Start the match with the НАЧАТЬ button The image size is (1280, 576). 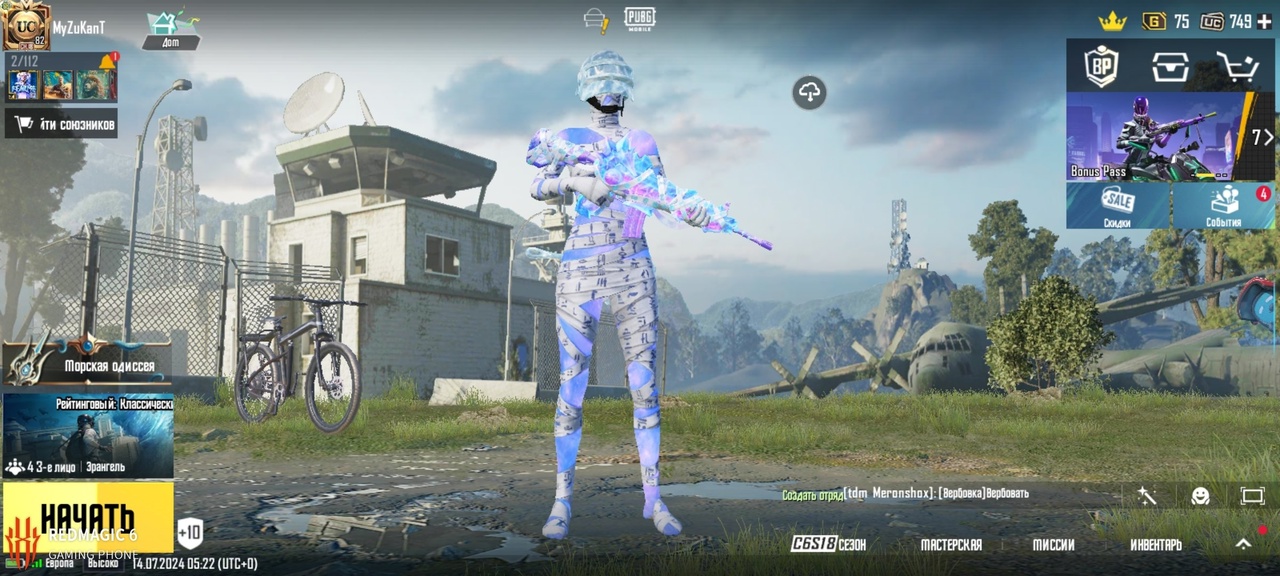(x=87, y=516)
